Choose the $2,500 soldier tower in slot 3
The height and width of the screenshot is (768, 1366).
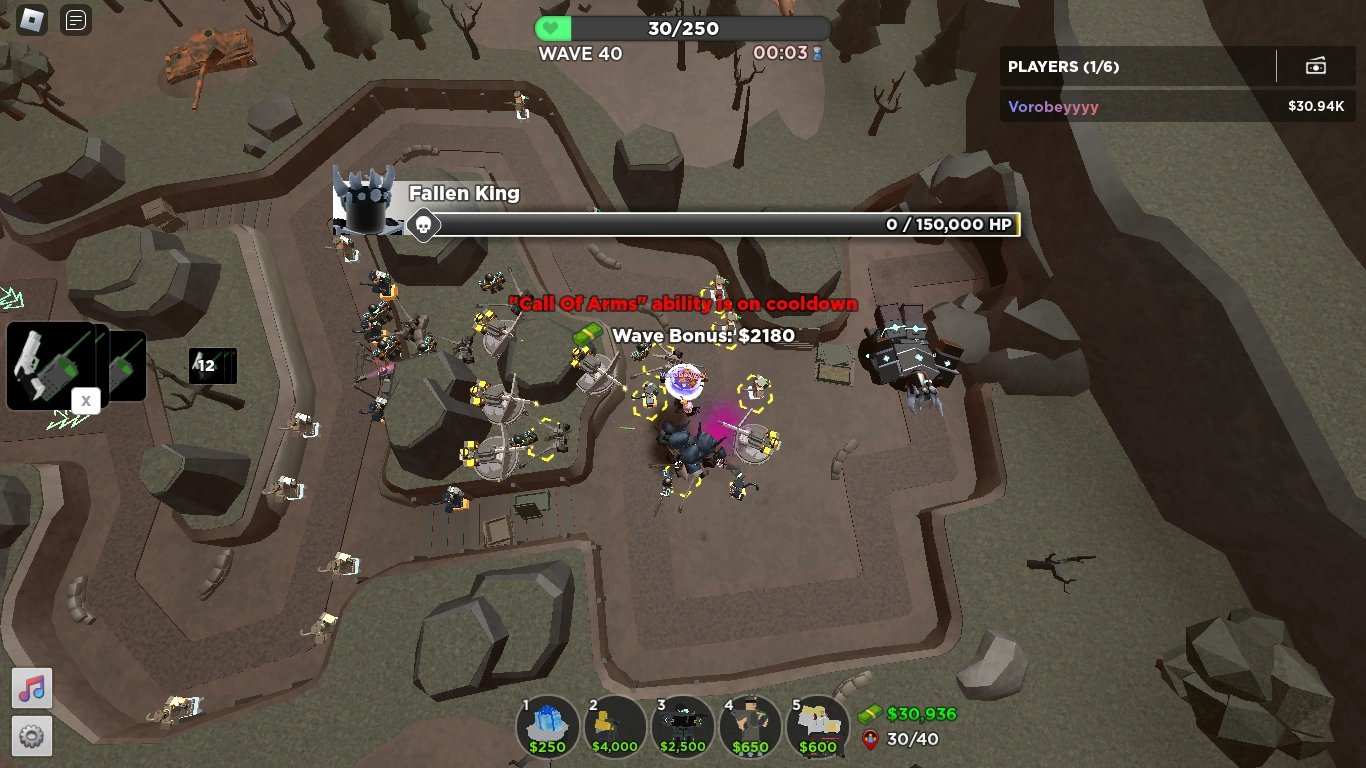point(682,725)
